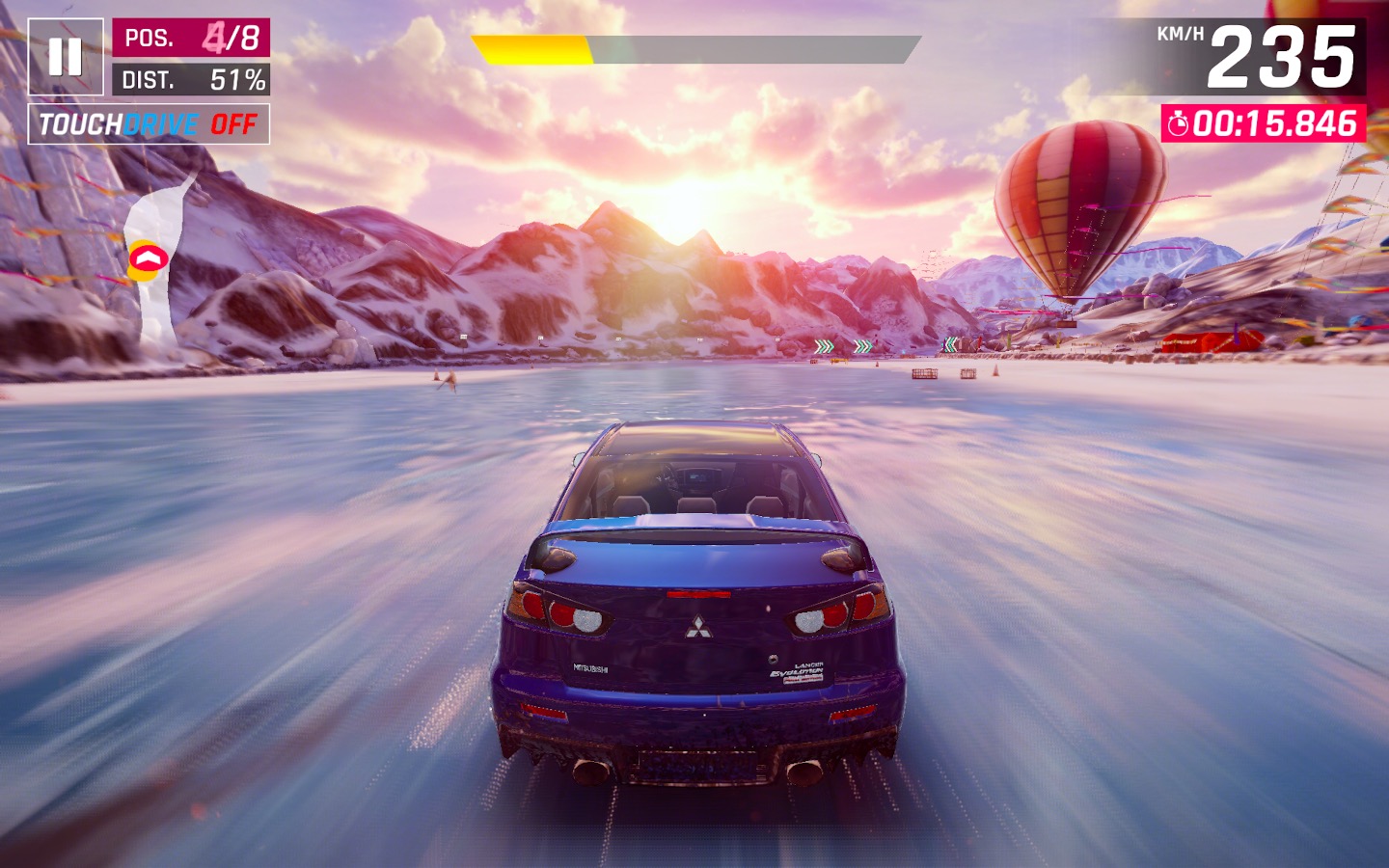Pause the race with the pause button

[66, 57]
